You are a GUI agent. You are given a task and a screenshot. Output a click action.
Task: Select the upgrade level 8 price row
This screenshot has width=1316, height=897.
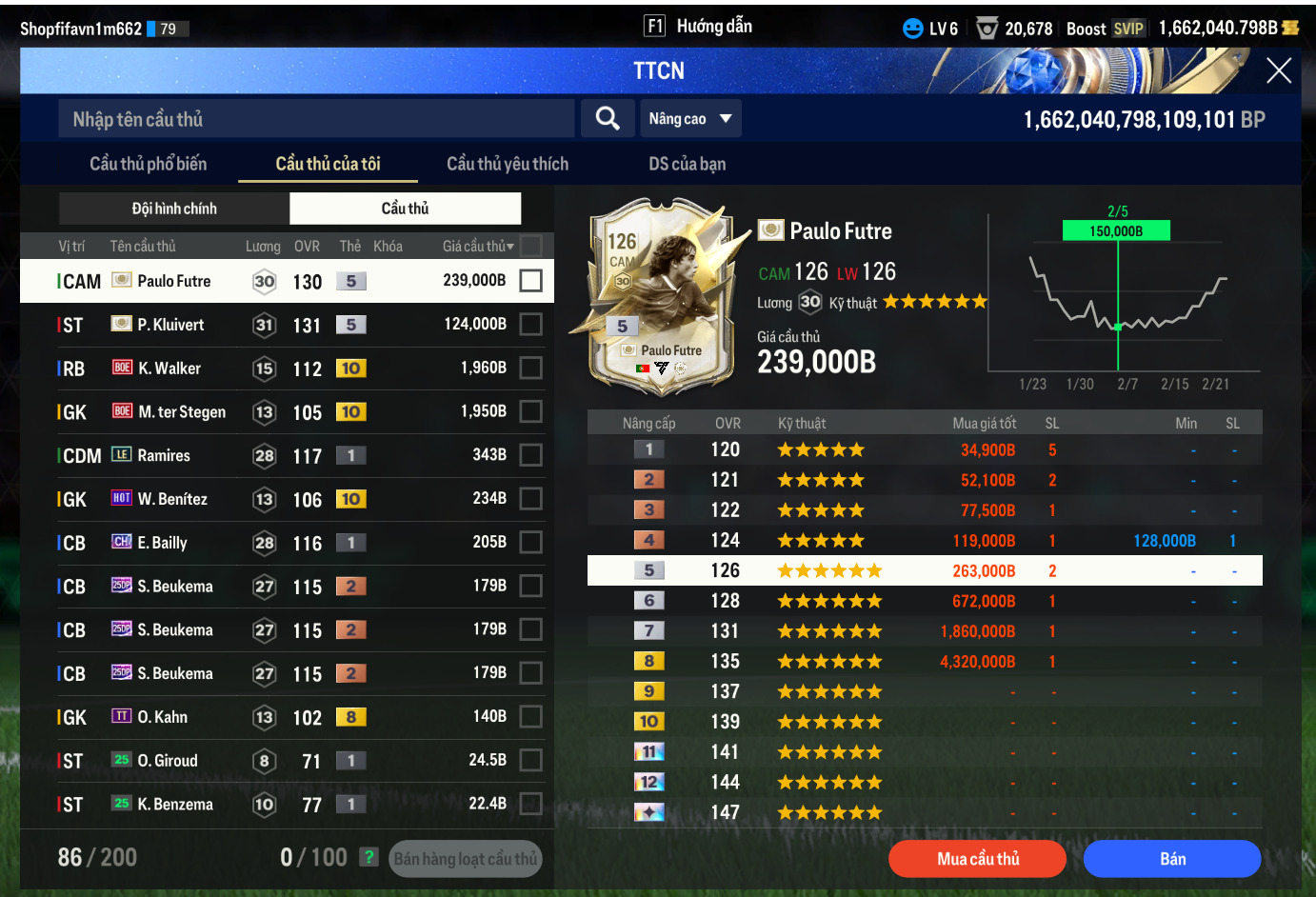[924, 662]
